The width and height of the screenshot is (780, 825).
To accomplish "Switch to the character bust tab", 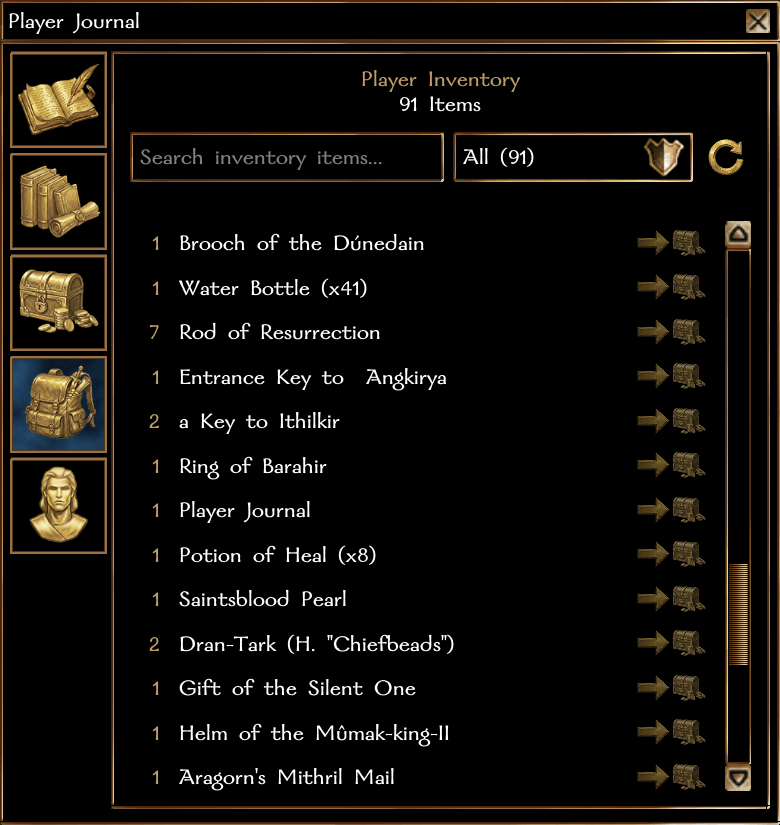I will click(x=58, y=505).
